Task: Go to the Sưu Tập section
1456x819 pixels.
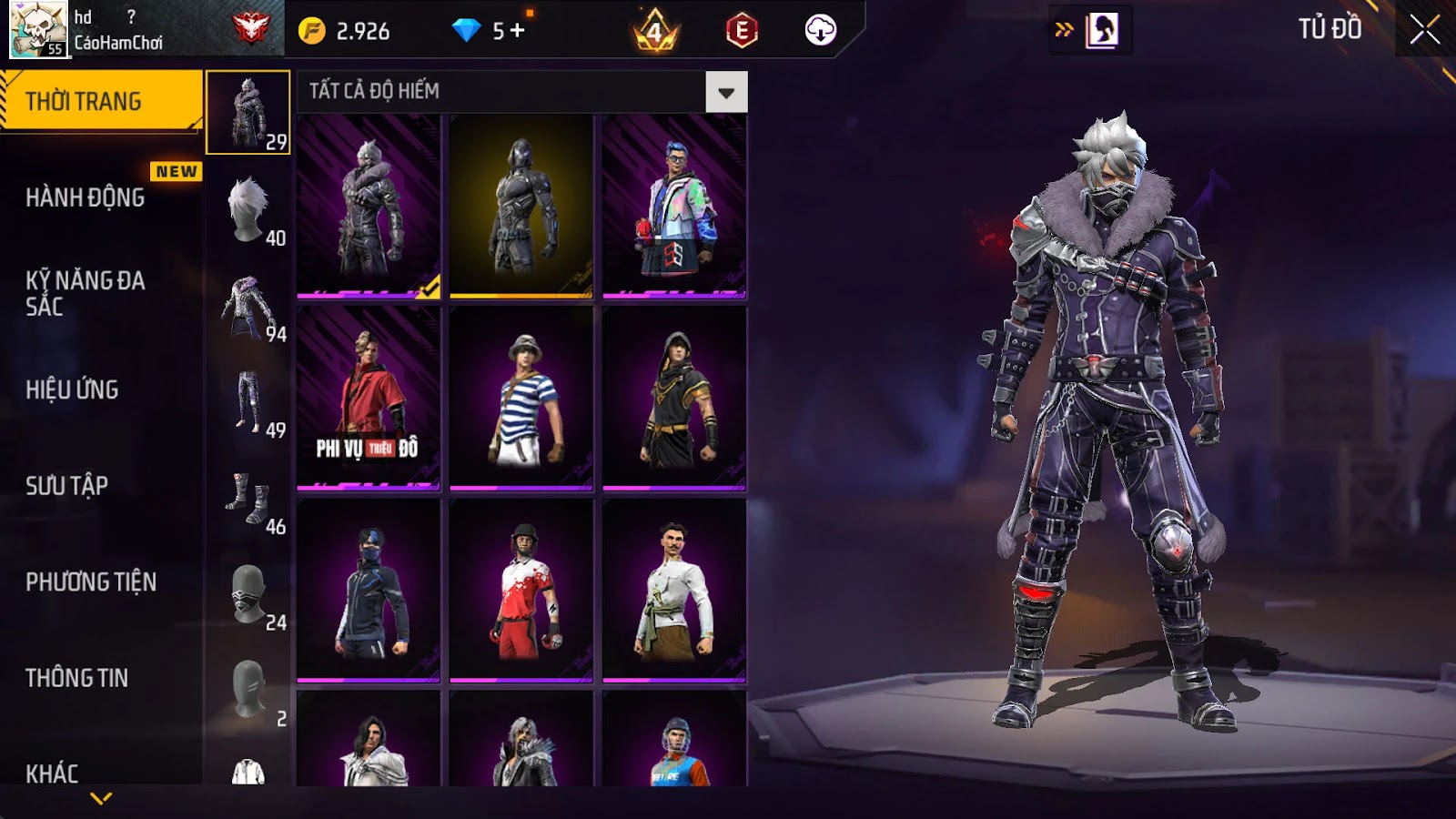Action: tap(67, 486)
